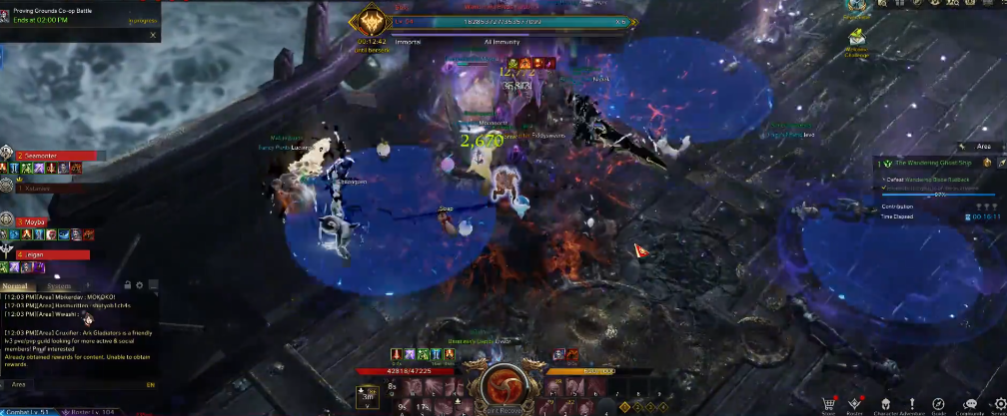Open the chat settings gear
The width and height of the screenshot is (1007, 416).
pyautogui.click(x=139, y=285)
